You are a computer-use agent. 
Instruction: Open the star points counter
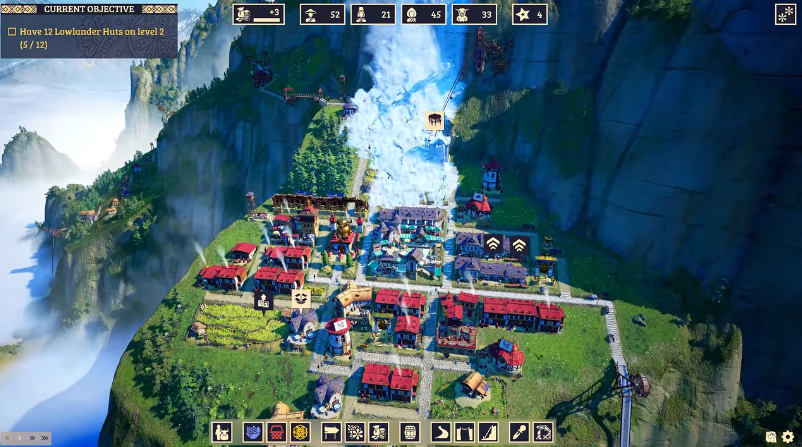[530, 14]
